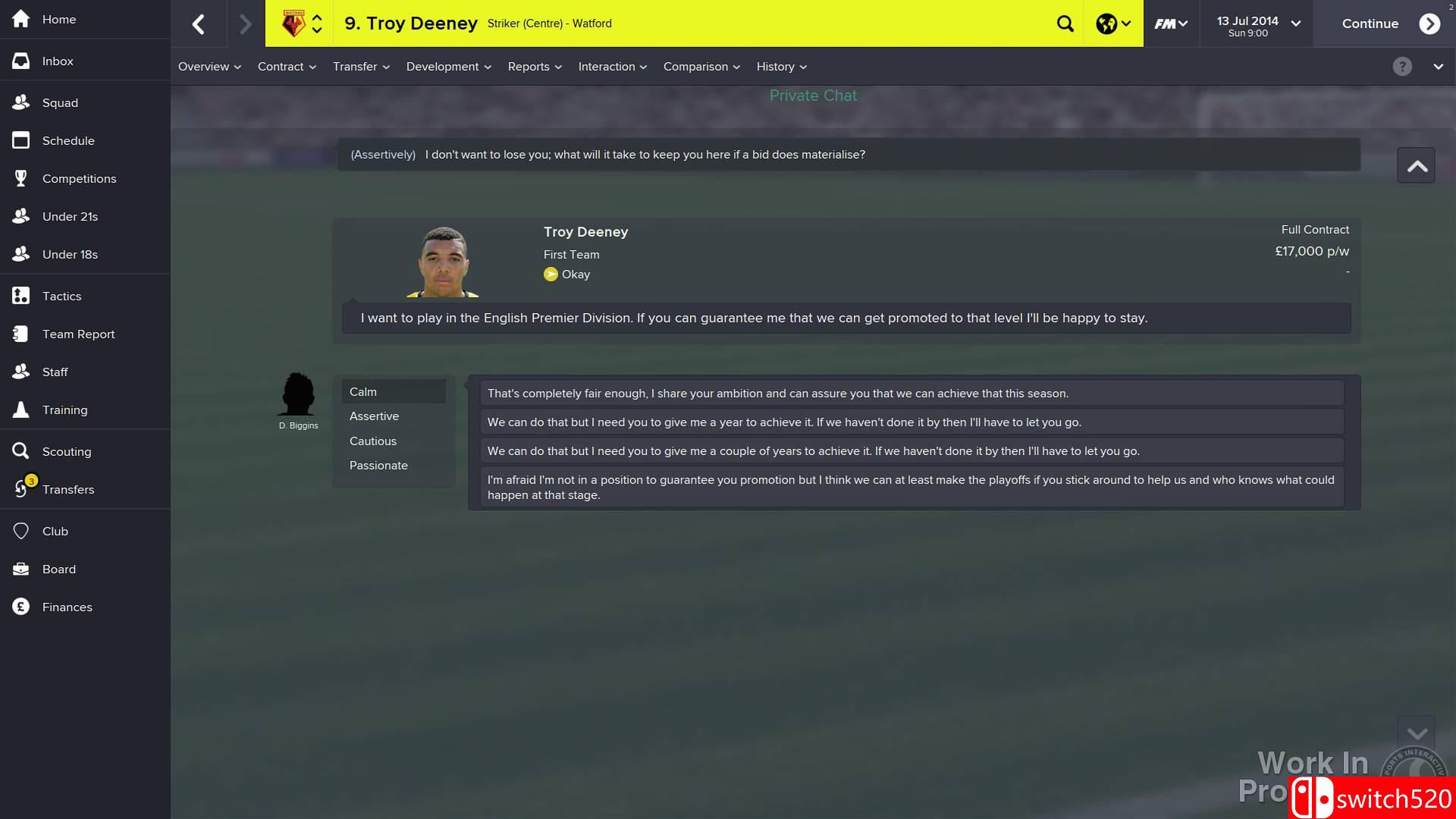Open the History menu
Screen dimensions: 1456x819
[x=780, y=67]
